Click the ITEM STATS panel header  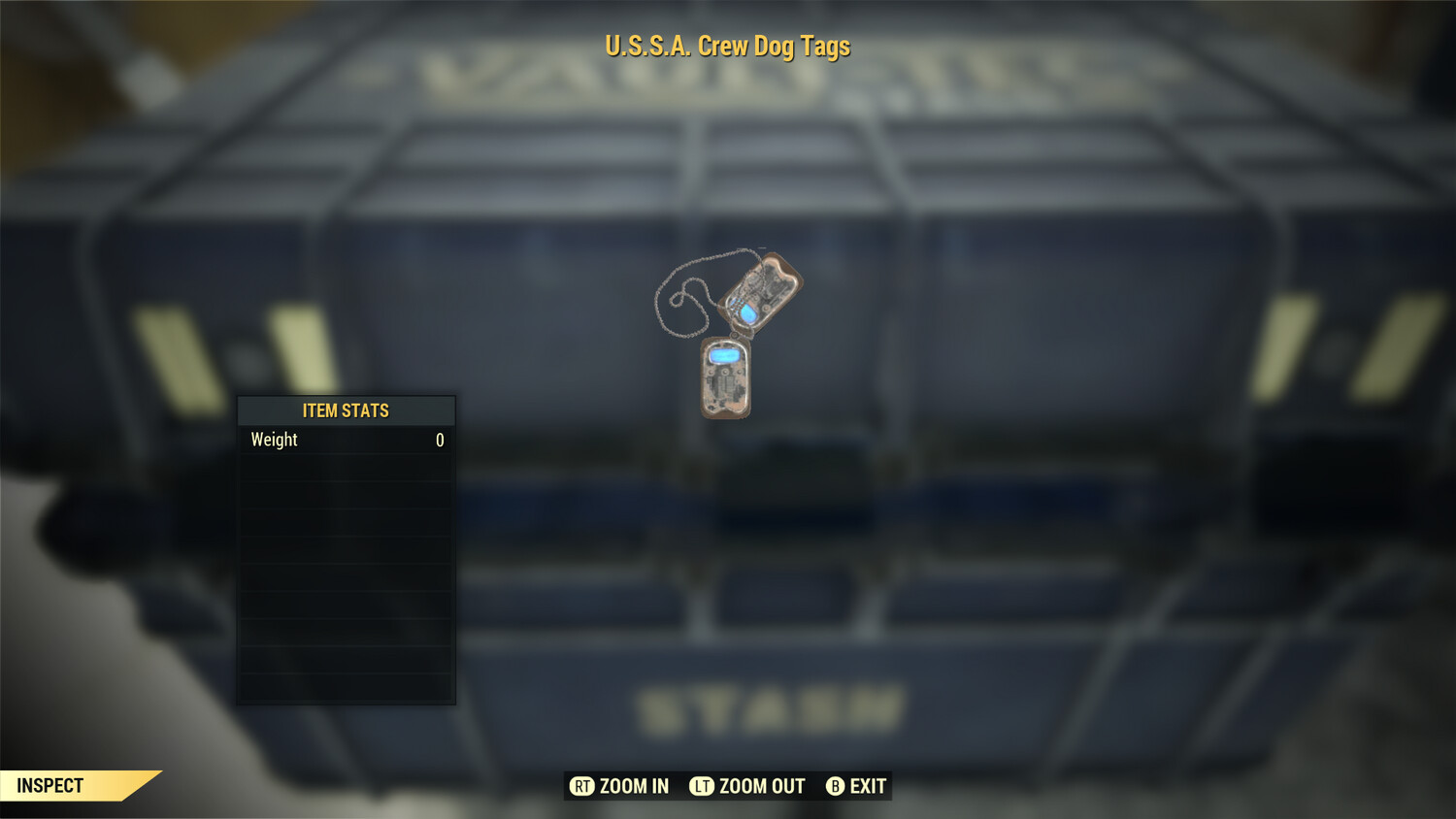(346, 410)
